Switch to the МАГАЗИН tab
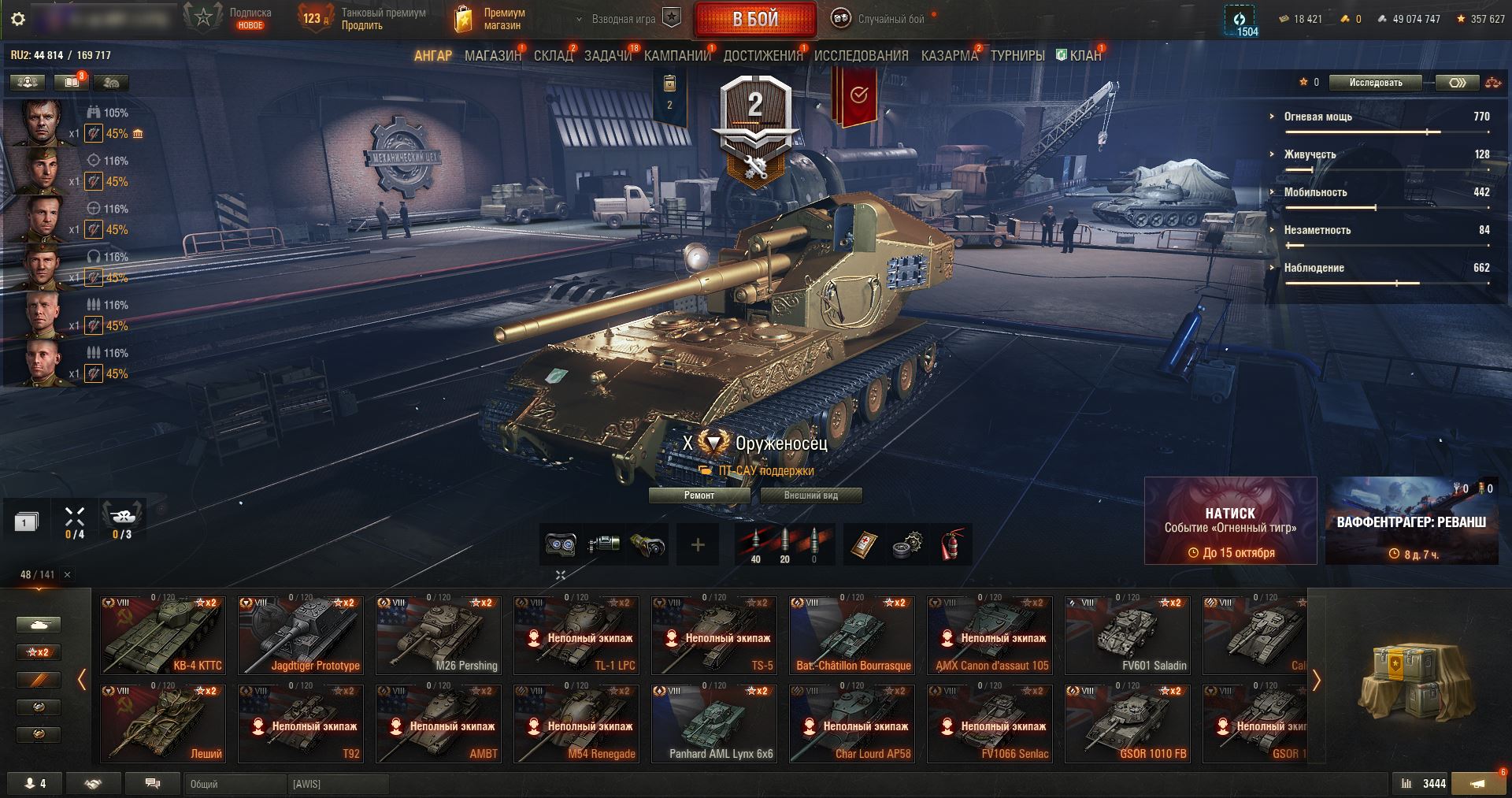Viewport: 1512px width, 798px height. pos(493,56)
